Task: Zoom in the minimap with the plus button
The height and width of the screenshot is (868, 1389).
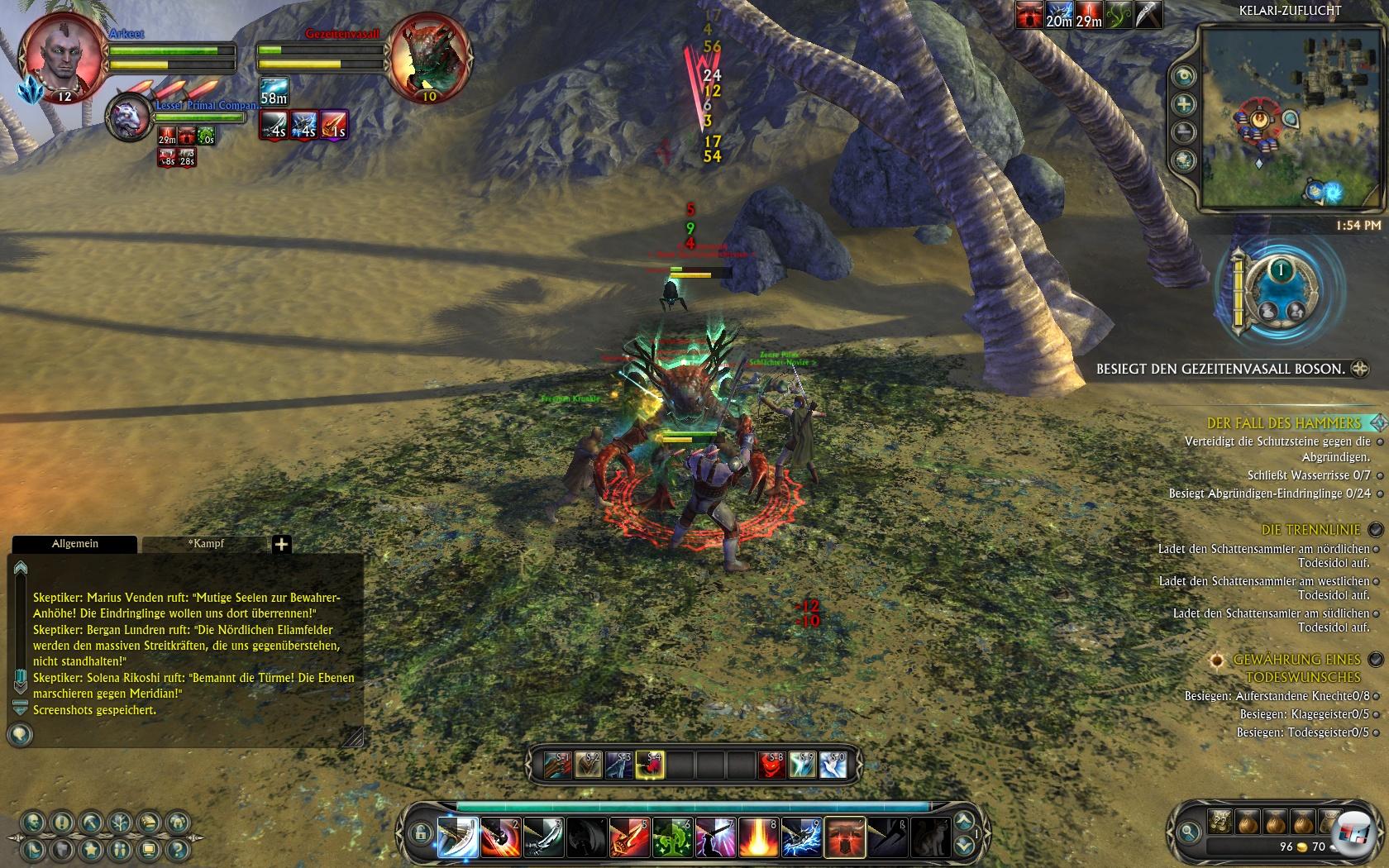Action: (x=1185, y=104)
